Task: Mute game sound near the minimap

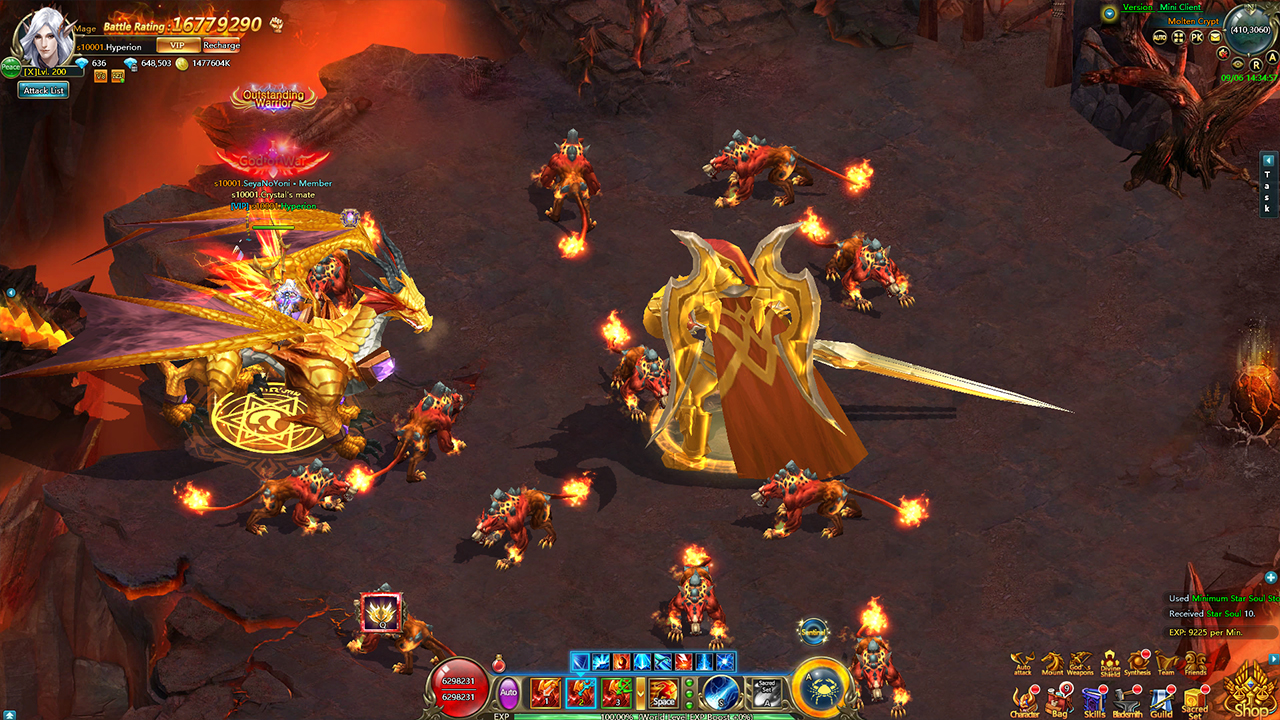Action: click(1223, 54)
